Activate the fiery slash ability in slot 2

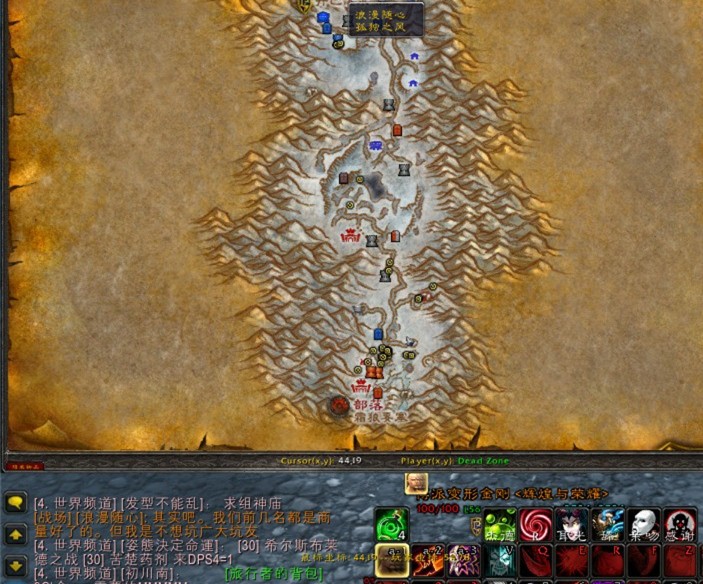pyautogui.click(x=428, y=560)
